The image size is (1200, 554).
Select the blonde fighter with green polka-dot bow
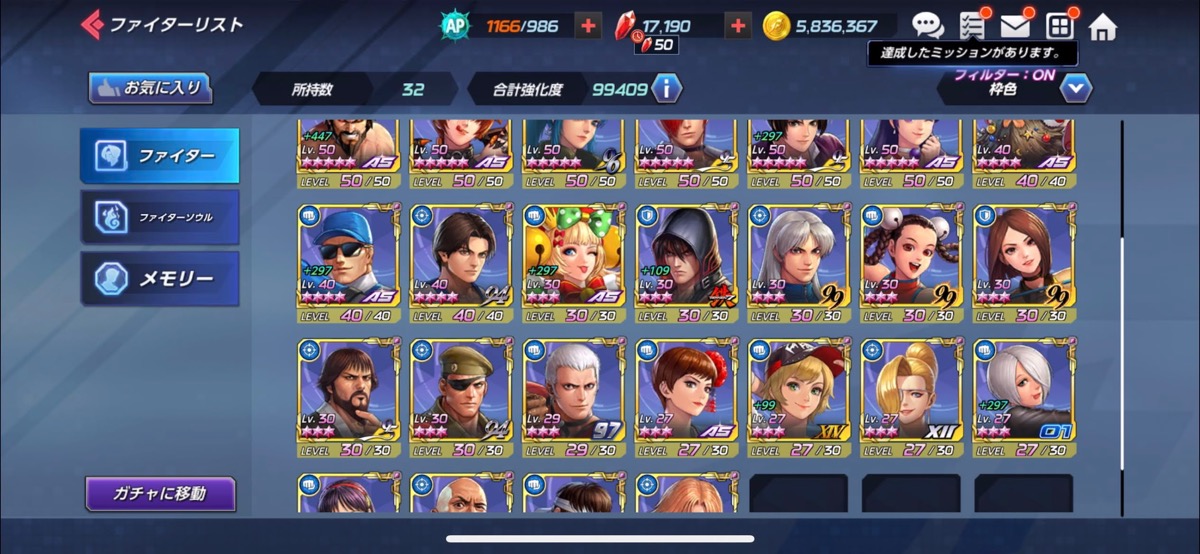(x=572, y=263)
